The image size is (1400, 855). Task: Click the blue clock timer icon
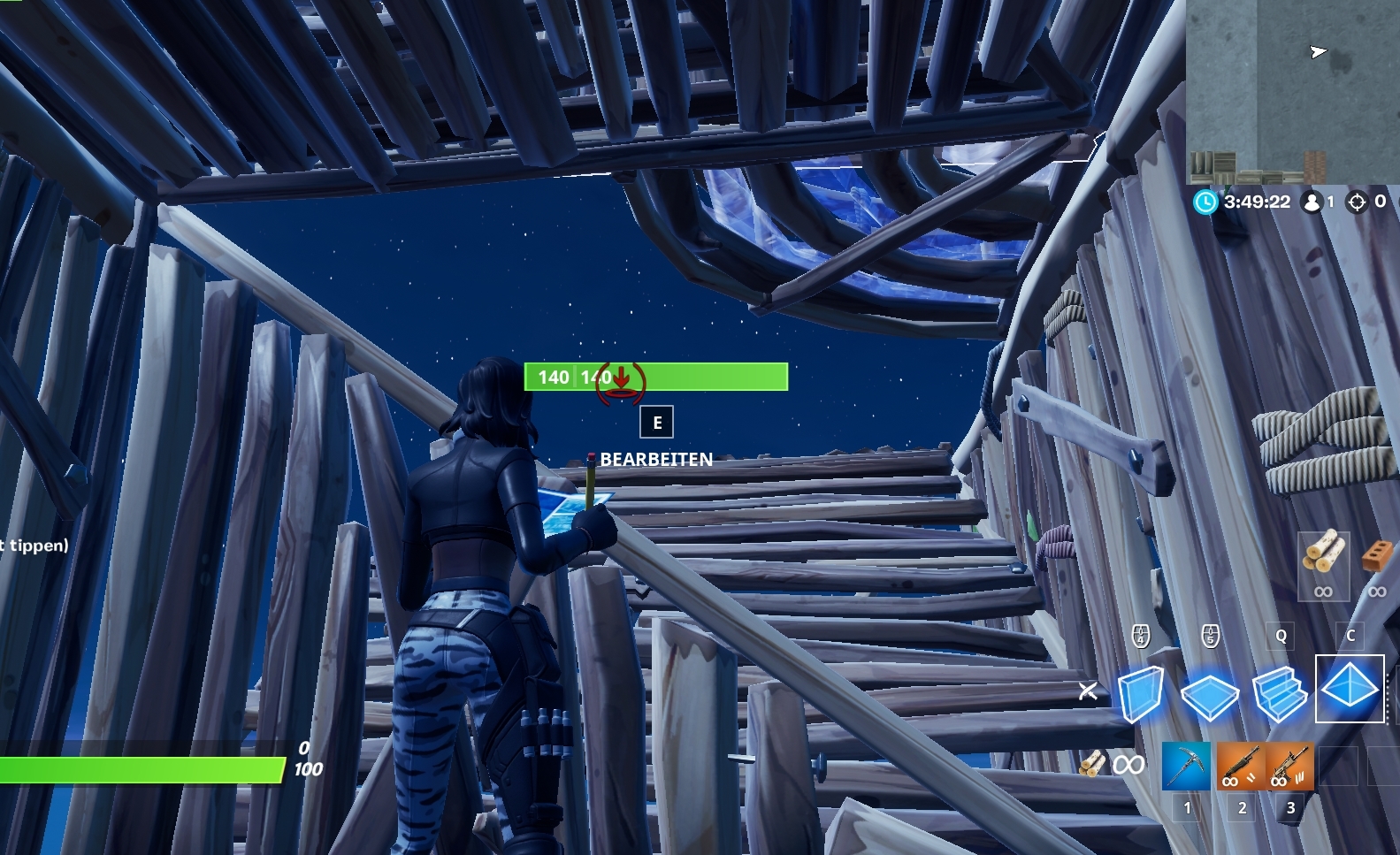pyautogui.click(x=1205, y=202)
